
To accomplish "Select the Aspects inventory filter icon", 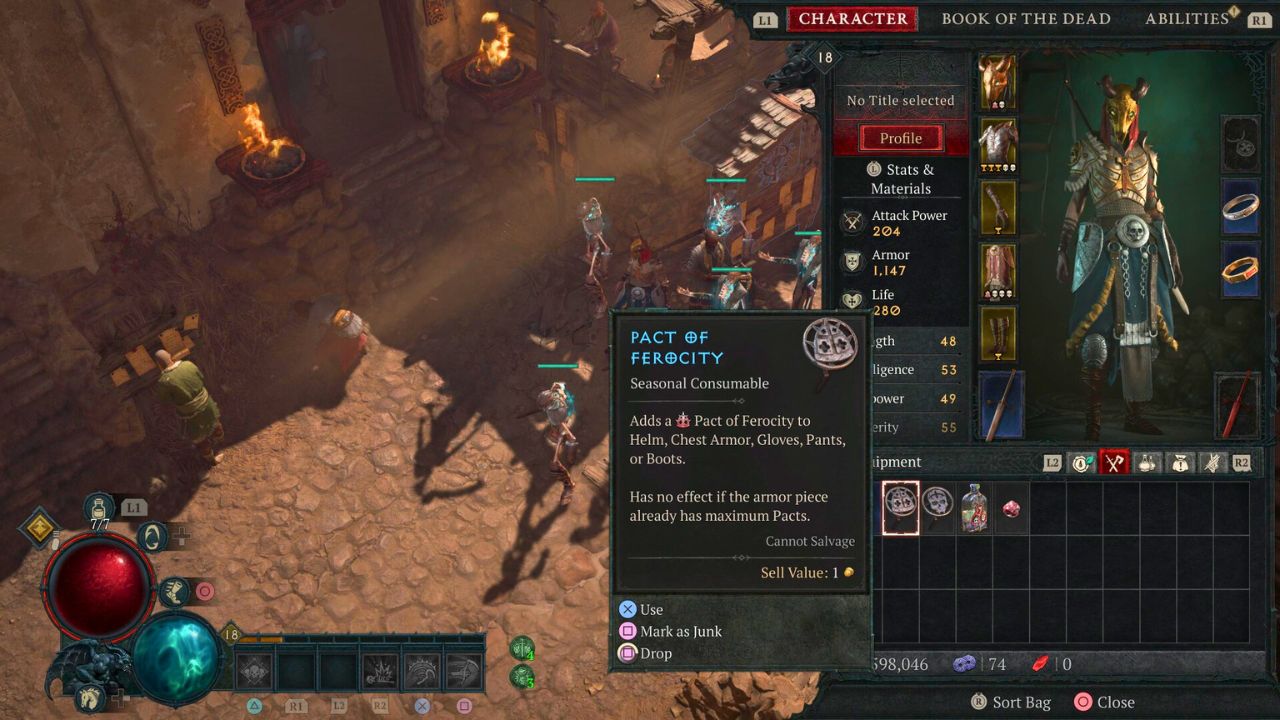I will (1213, 461).
